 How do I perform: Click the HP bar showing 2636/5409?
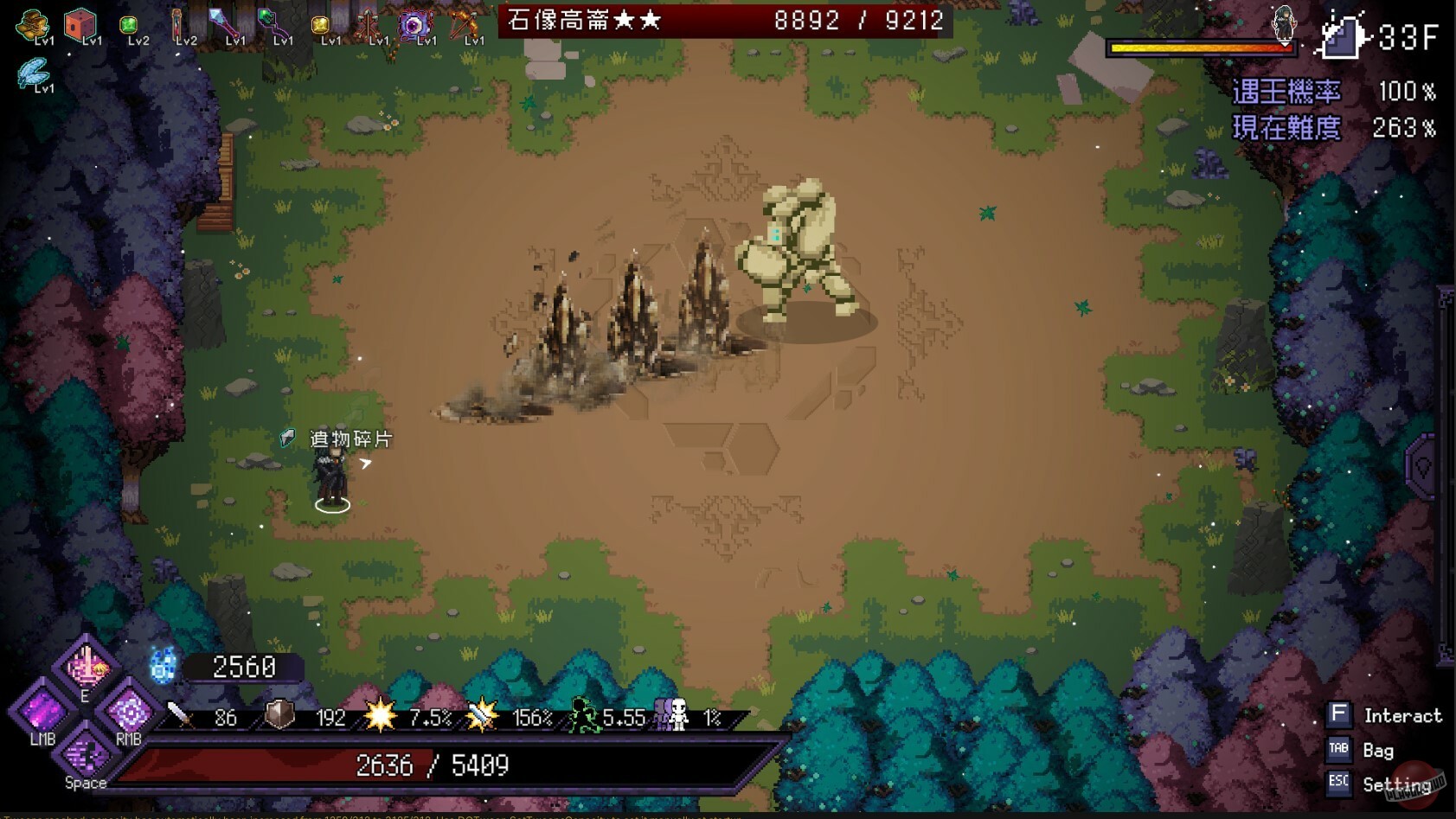pyautogui.click(x=433, y=765)
